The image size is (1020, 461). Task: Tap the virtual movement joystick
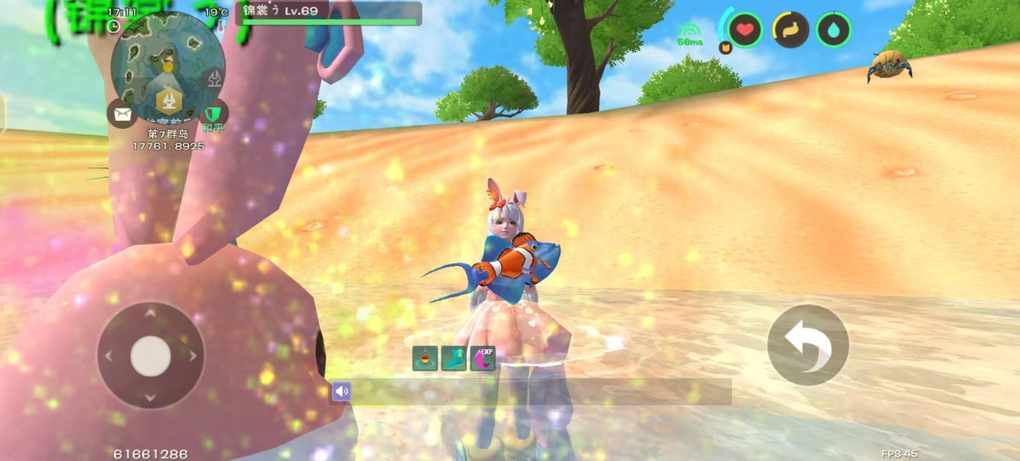click(150, 355)
